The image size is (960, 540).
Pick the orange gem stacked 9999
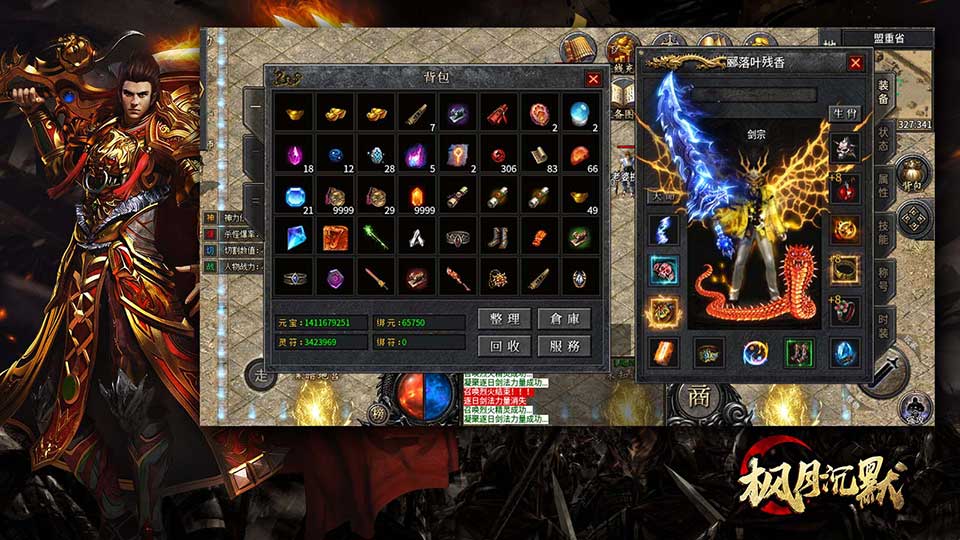point(416,196)
